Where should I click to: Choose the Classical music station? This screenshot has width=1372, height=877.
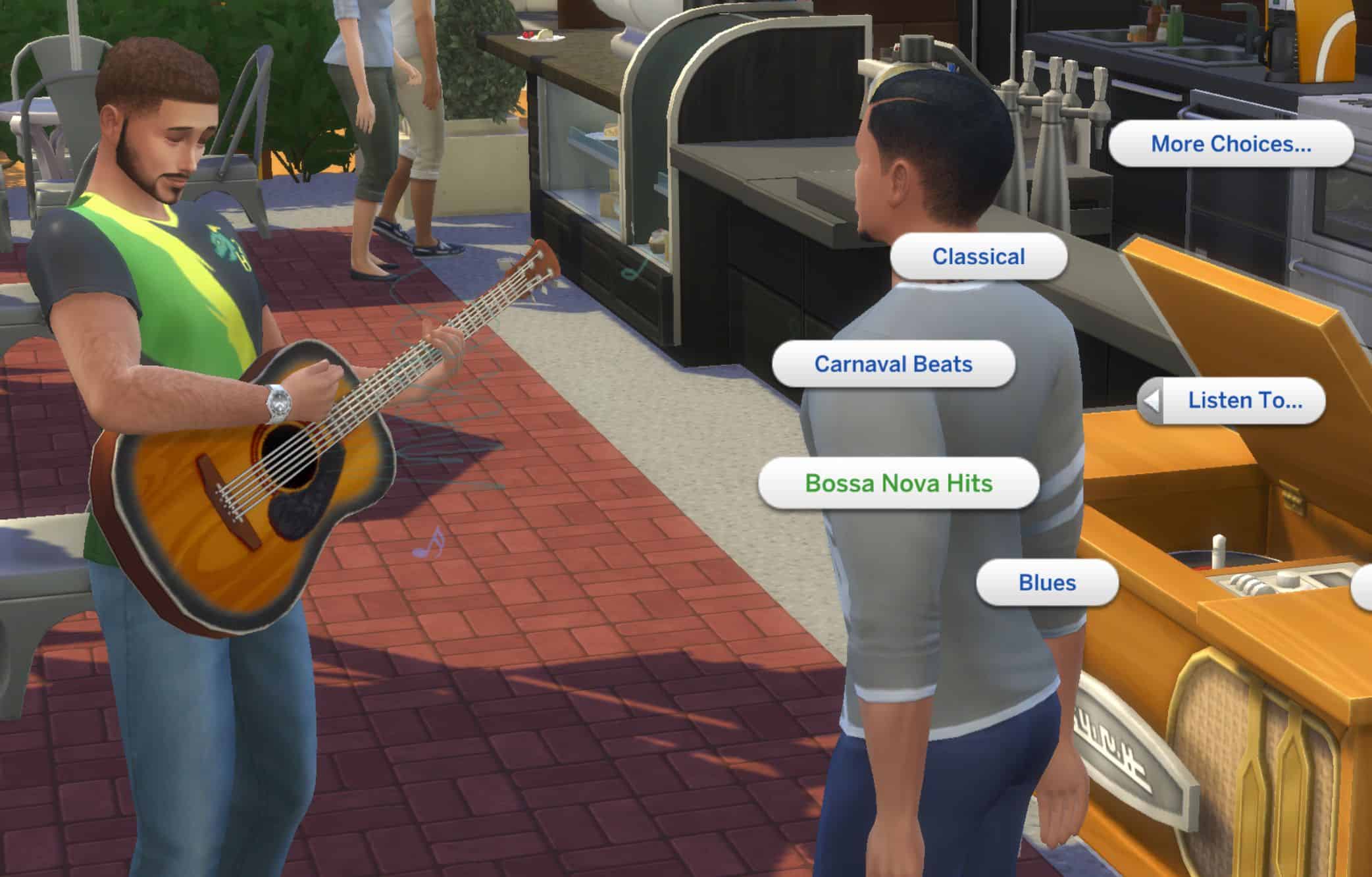tap(978, 256)
